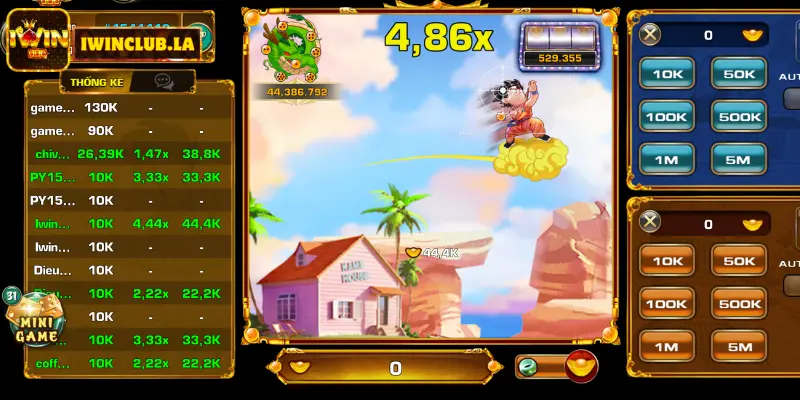Choose the blue 50K bet chip

(x=738, y=73)
